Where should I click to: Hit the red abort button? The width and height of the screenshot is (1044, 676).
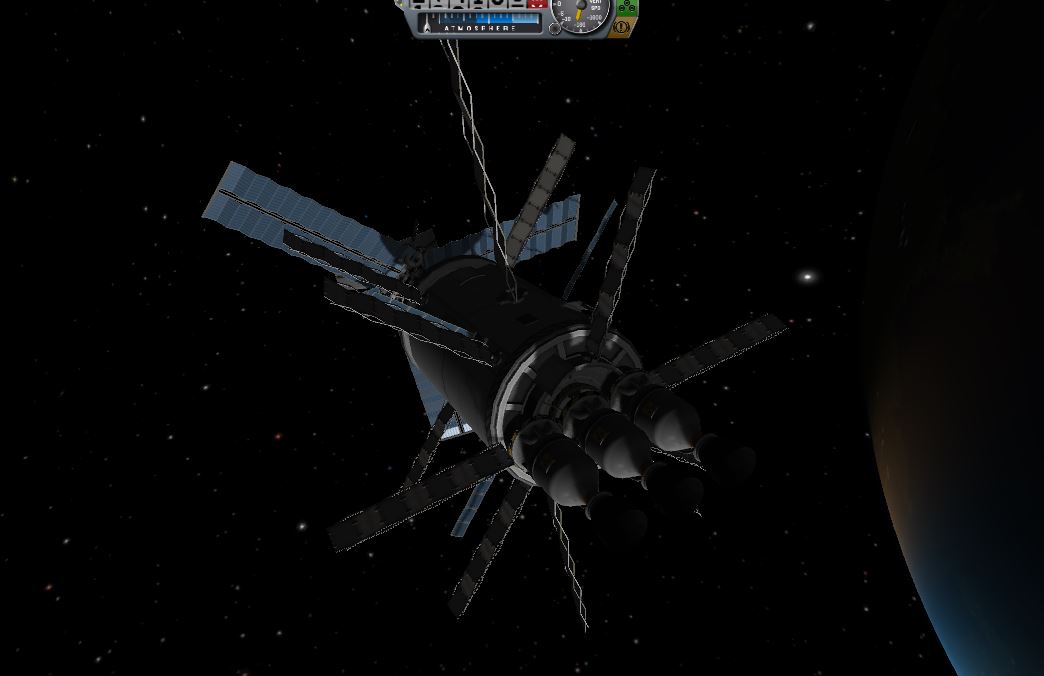click(x=536, y=4)
